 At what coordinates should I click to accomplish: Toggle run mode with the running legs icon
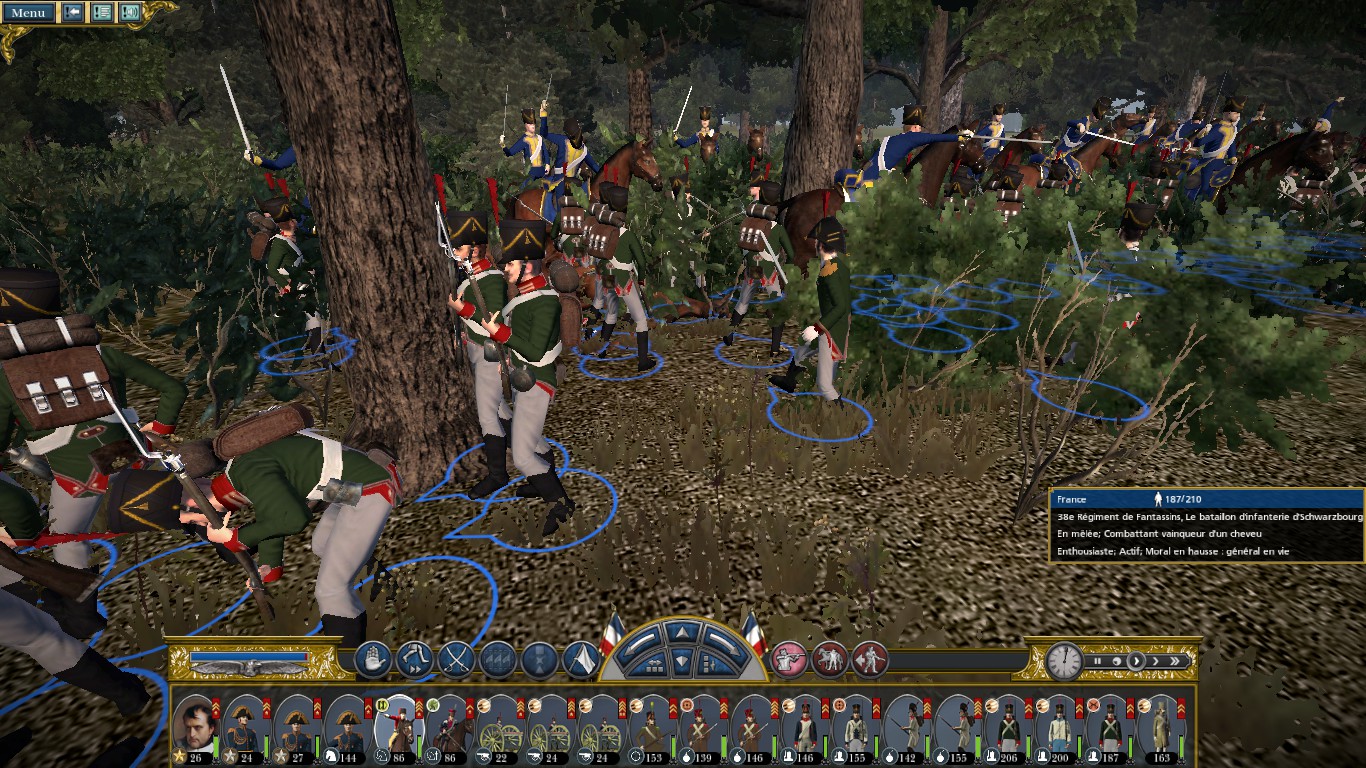414,660
